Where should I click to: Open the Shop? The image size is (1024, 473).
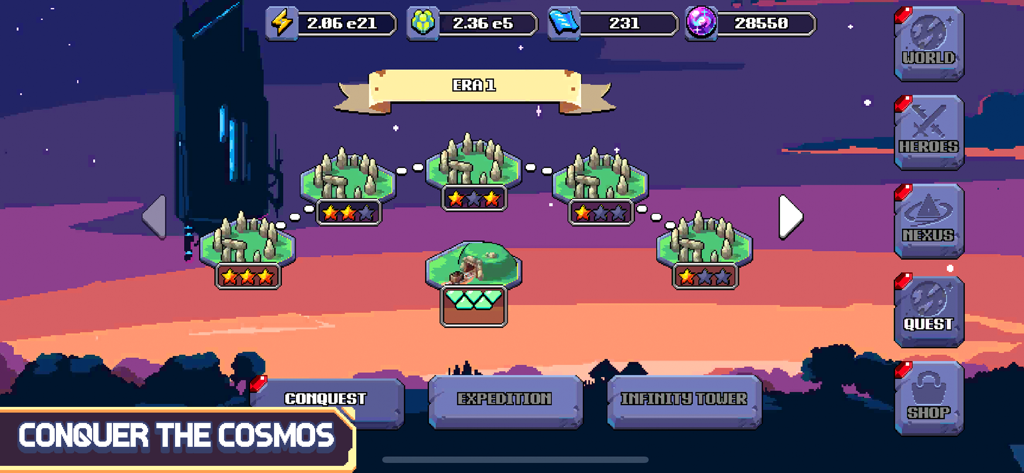pos(929,397)
